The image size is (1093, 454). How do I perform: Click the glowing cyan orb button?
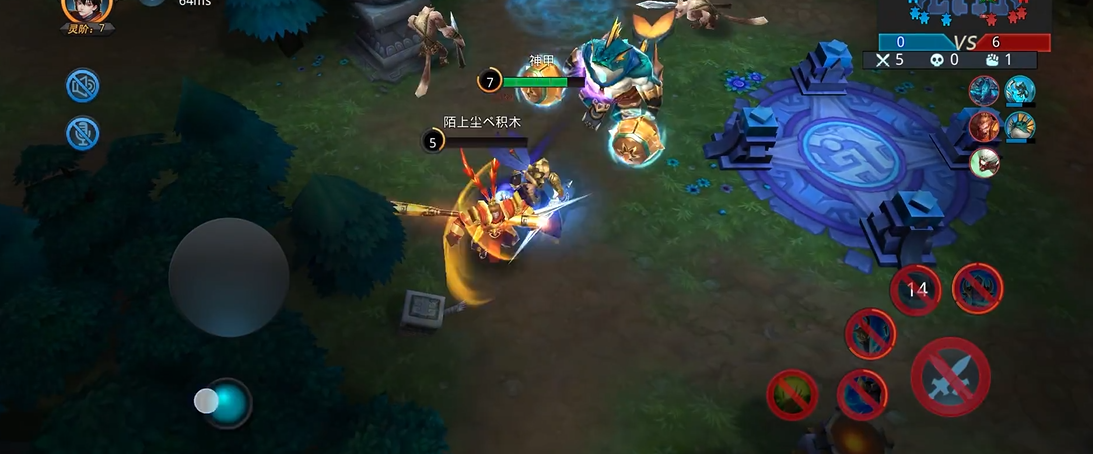pyautogui.click(x=229, y=403)
